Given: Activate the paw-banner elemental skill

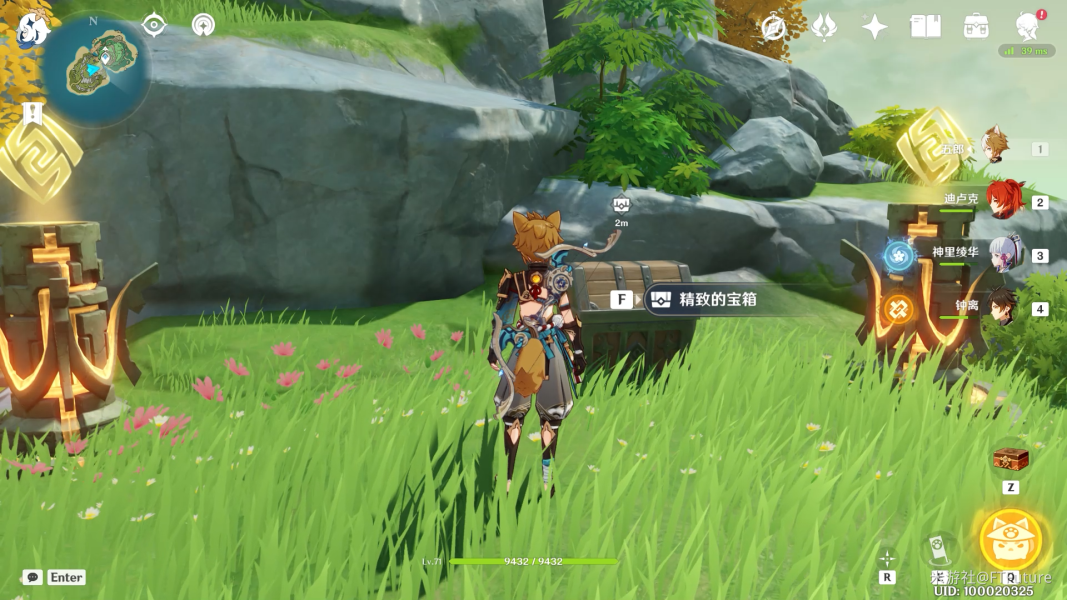Looking at the screenshot, I should (938, 549).
